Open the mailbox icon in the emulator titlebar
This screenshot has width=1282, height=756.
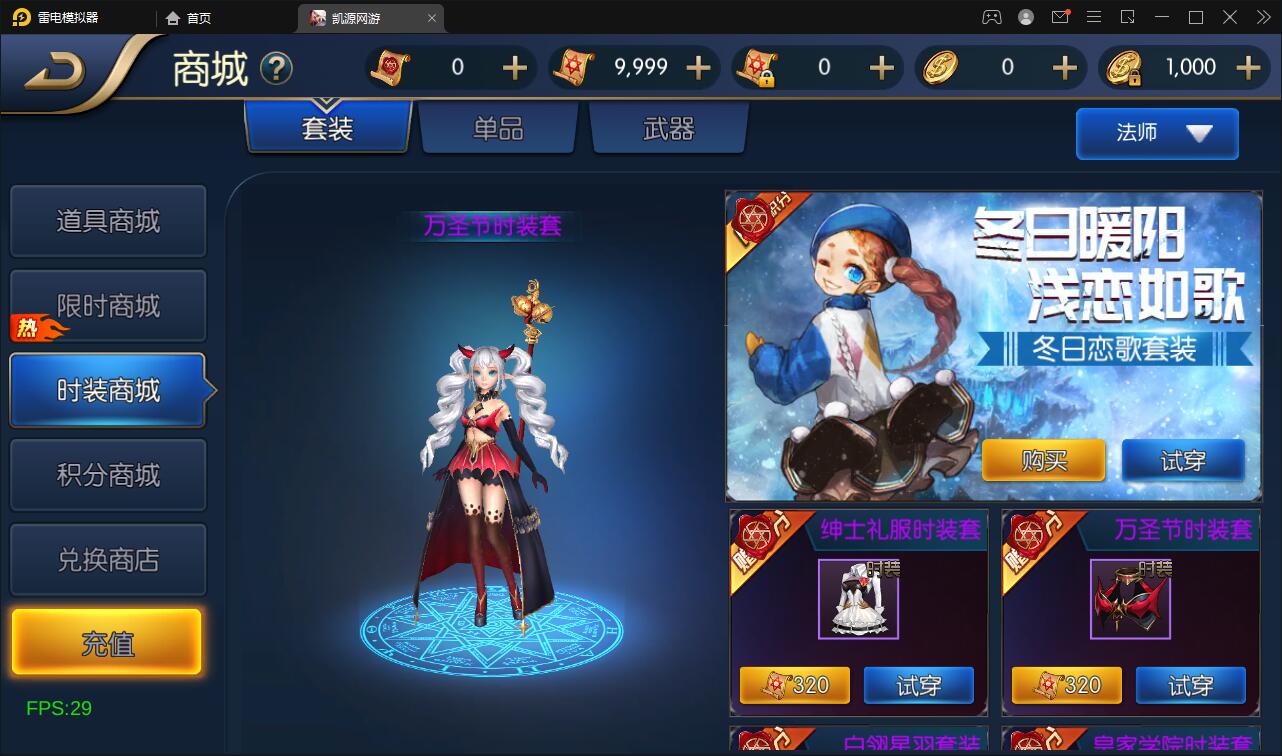click(1060, 16)
